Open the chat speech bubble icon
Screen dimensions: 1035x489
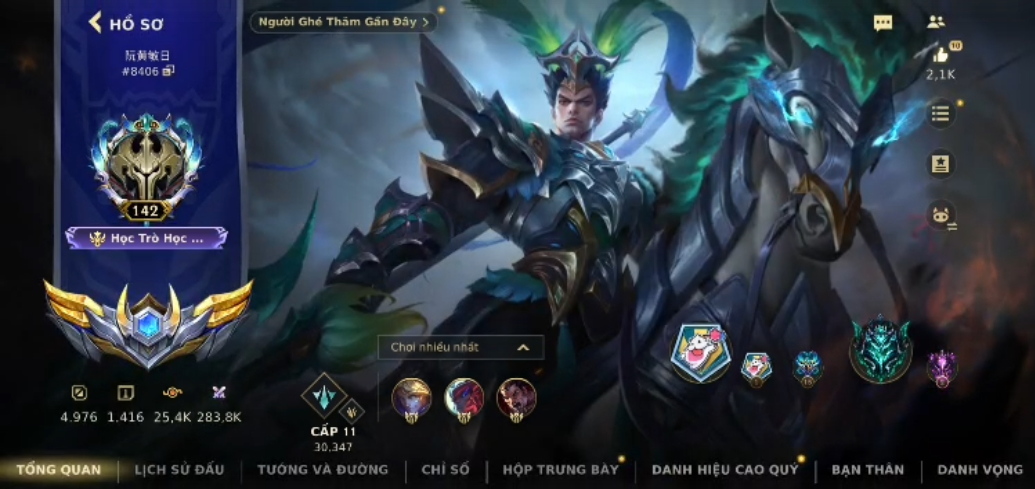882,23
